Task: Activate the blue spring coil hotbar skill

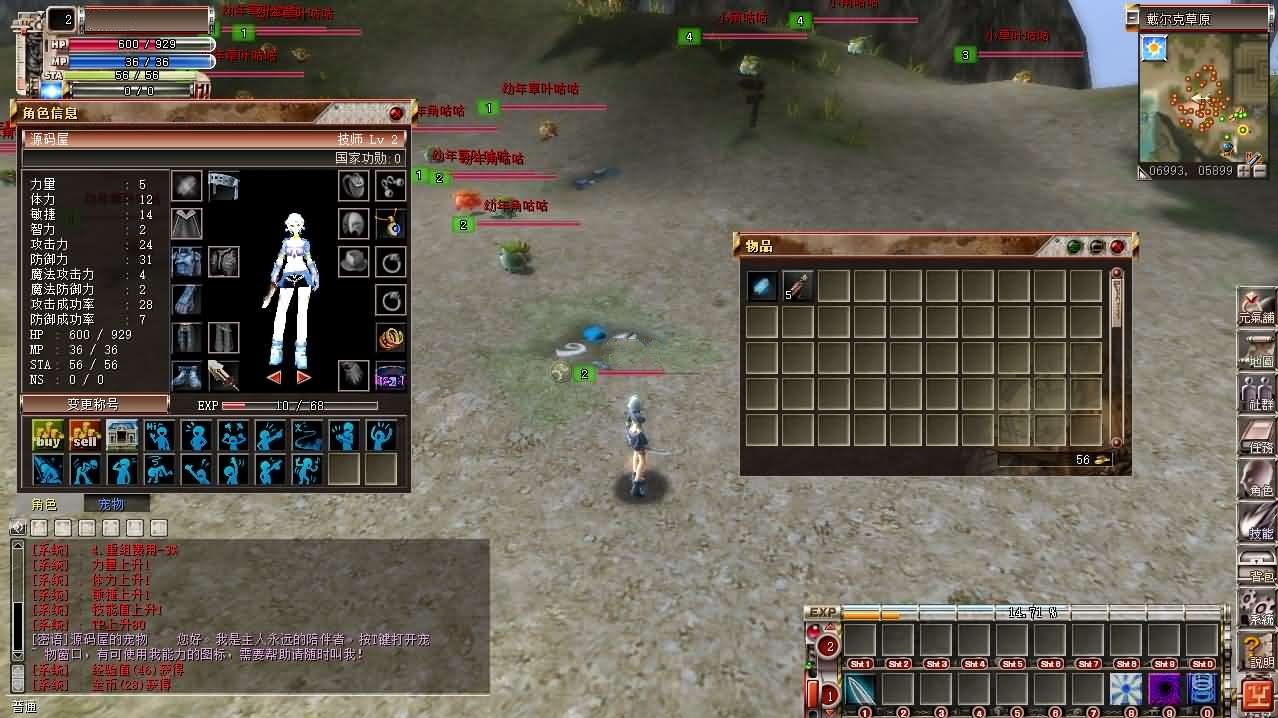Action: (1201, 690)
